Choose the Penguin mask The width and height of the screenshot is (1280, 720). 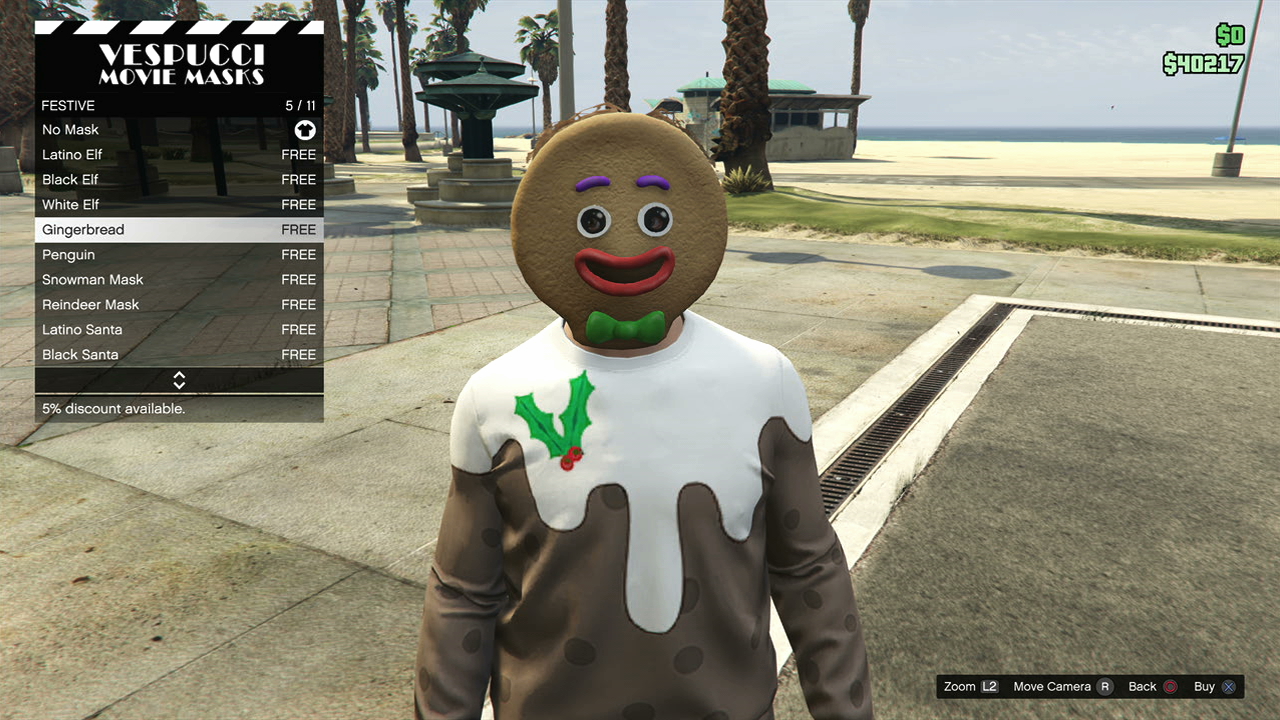pos(178,255)
